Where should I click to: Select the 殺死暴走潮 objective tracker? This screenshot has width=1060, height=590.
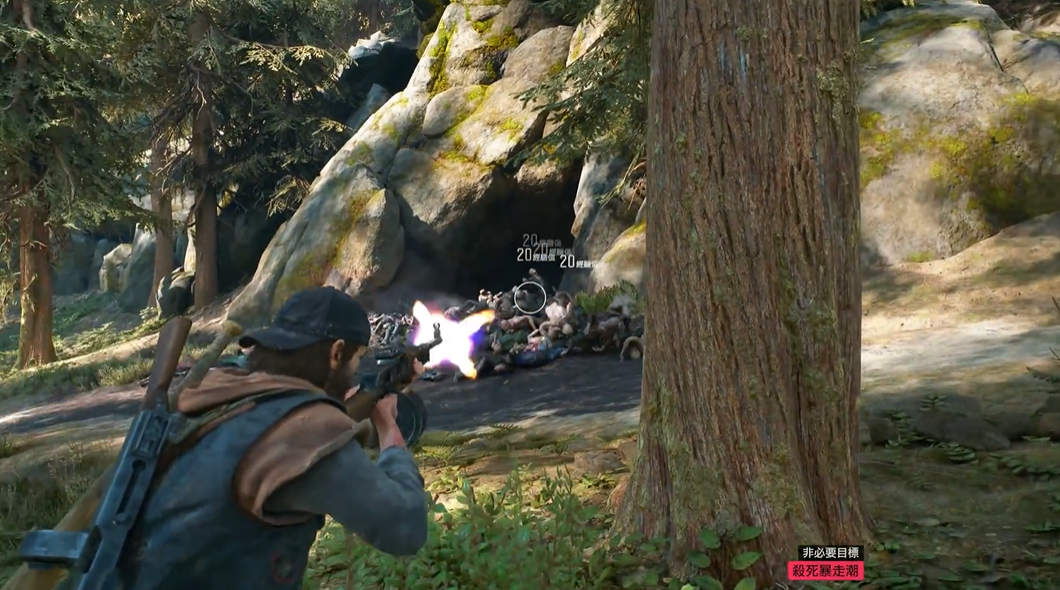click(x=825, y=571)
